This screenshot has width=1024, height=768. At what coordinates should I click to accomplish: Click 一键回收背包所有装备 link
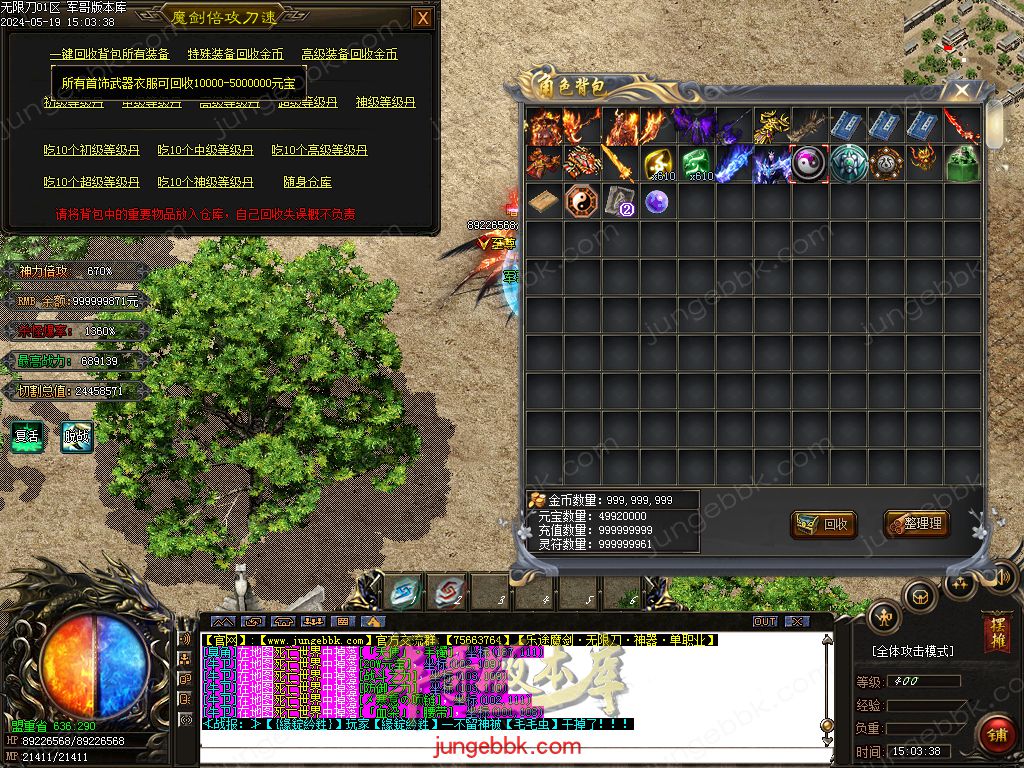click(110, 54)
